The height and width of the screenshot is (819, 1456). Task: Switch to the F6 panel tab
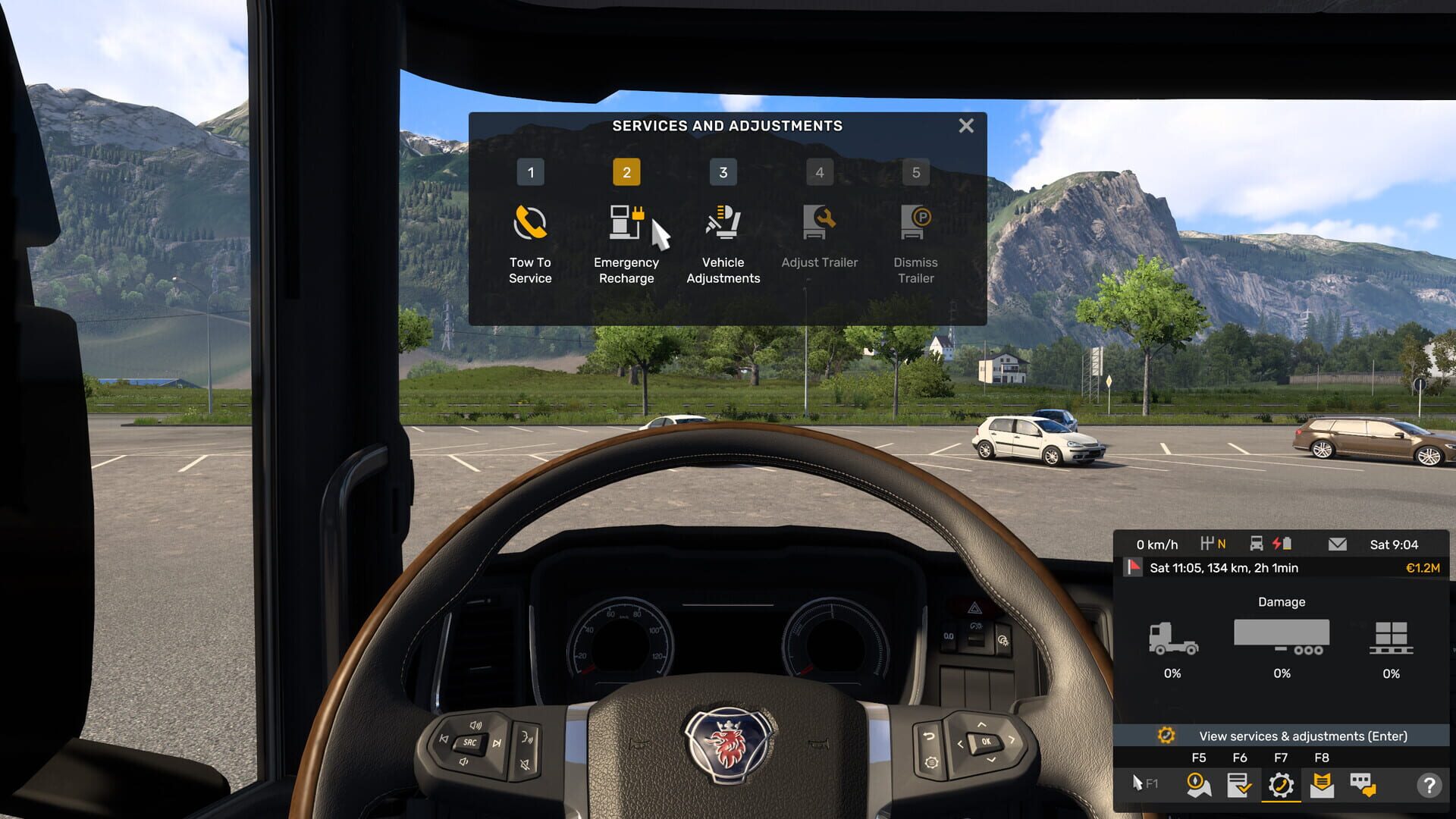[x=1241, y=757]
